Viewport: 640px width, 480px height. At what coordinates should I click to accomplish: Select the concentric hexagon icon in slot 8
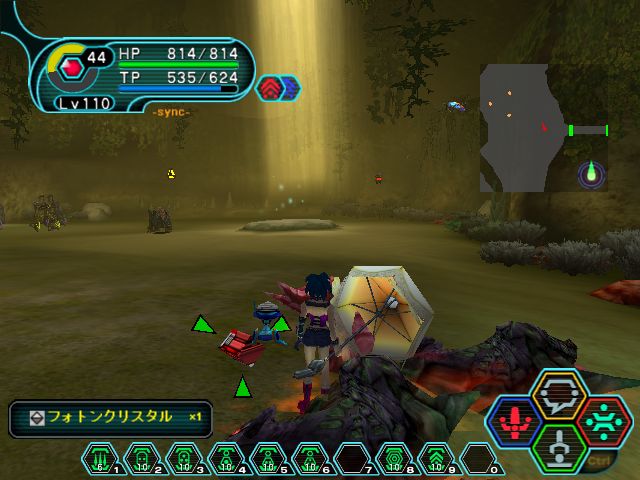tap(394, 458)
